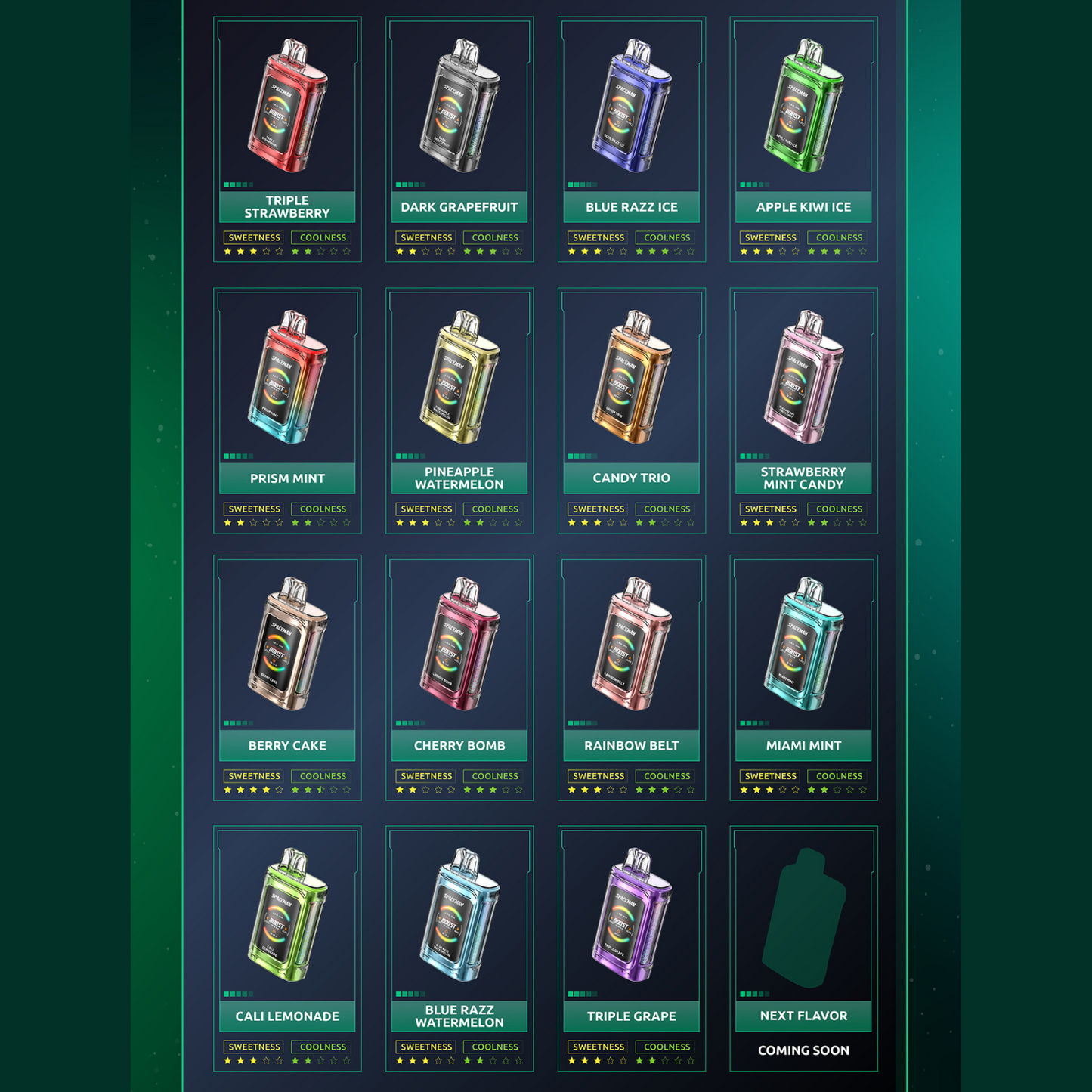The height and width of the screenshot is (1092, 1092).
Task: Choose the Rainbow Belt card
Action: click(x=632, y=678)
